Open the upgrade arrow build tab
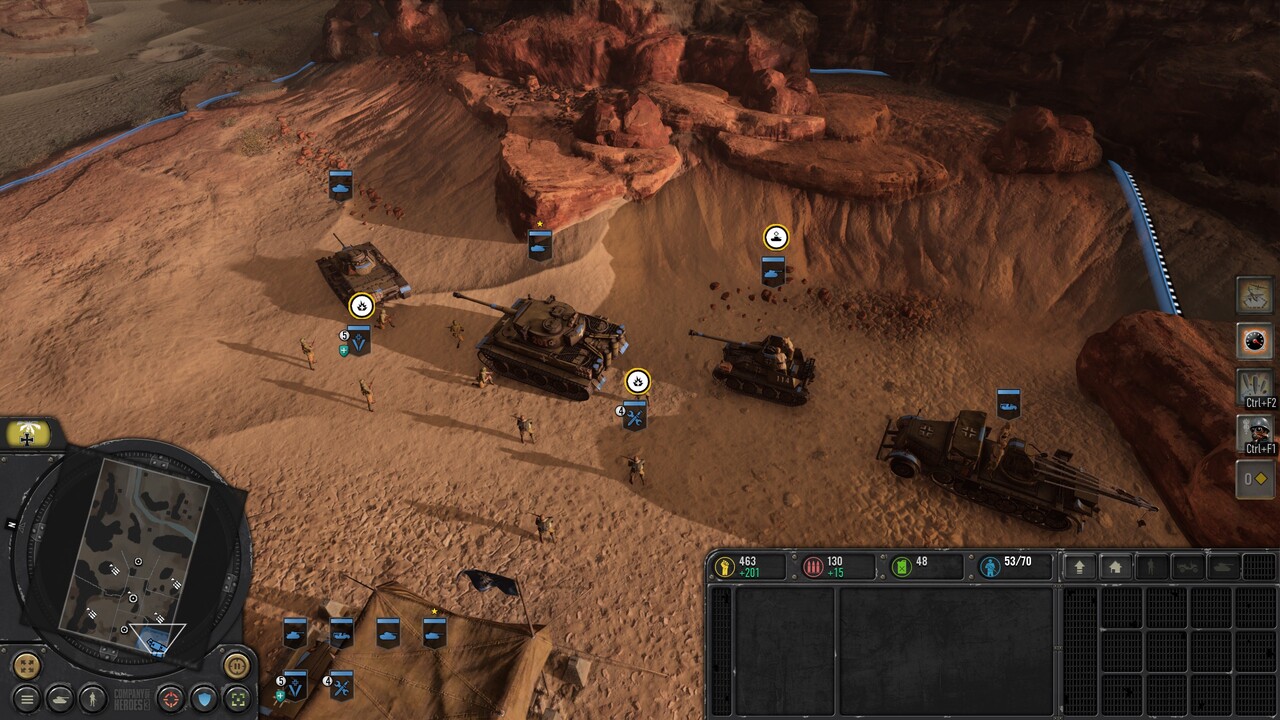Viewport: 1280px width, 720px height. pos(1079,567)
